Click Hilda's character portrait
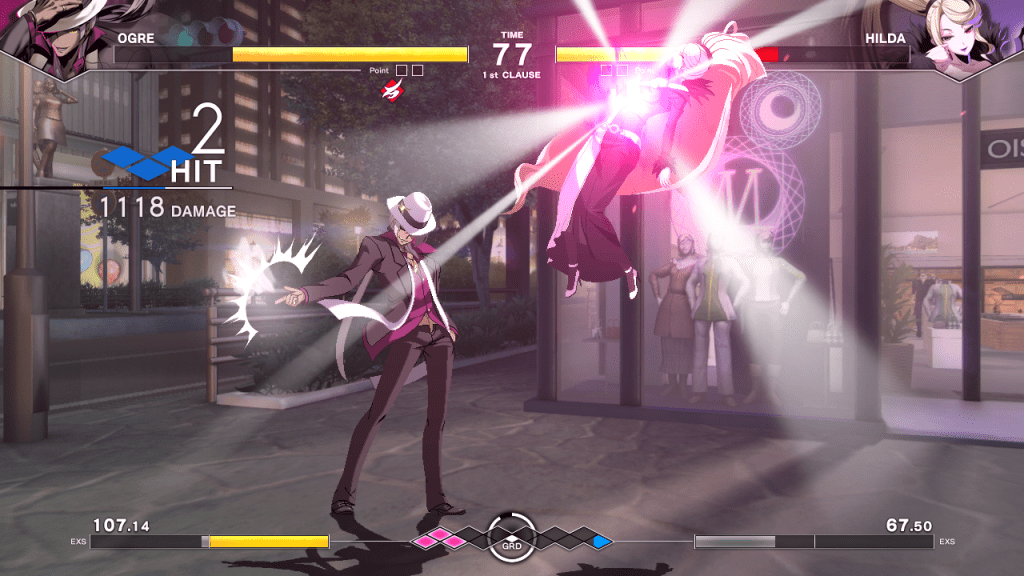Screen dimensions: 1024x576 965,37
